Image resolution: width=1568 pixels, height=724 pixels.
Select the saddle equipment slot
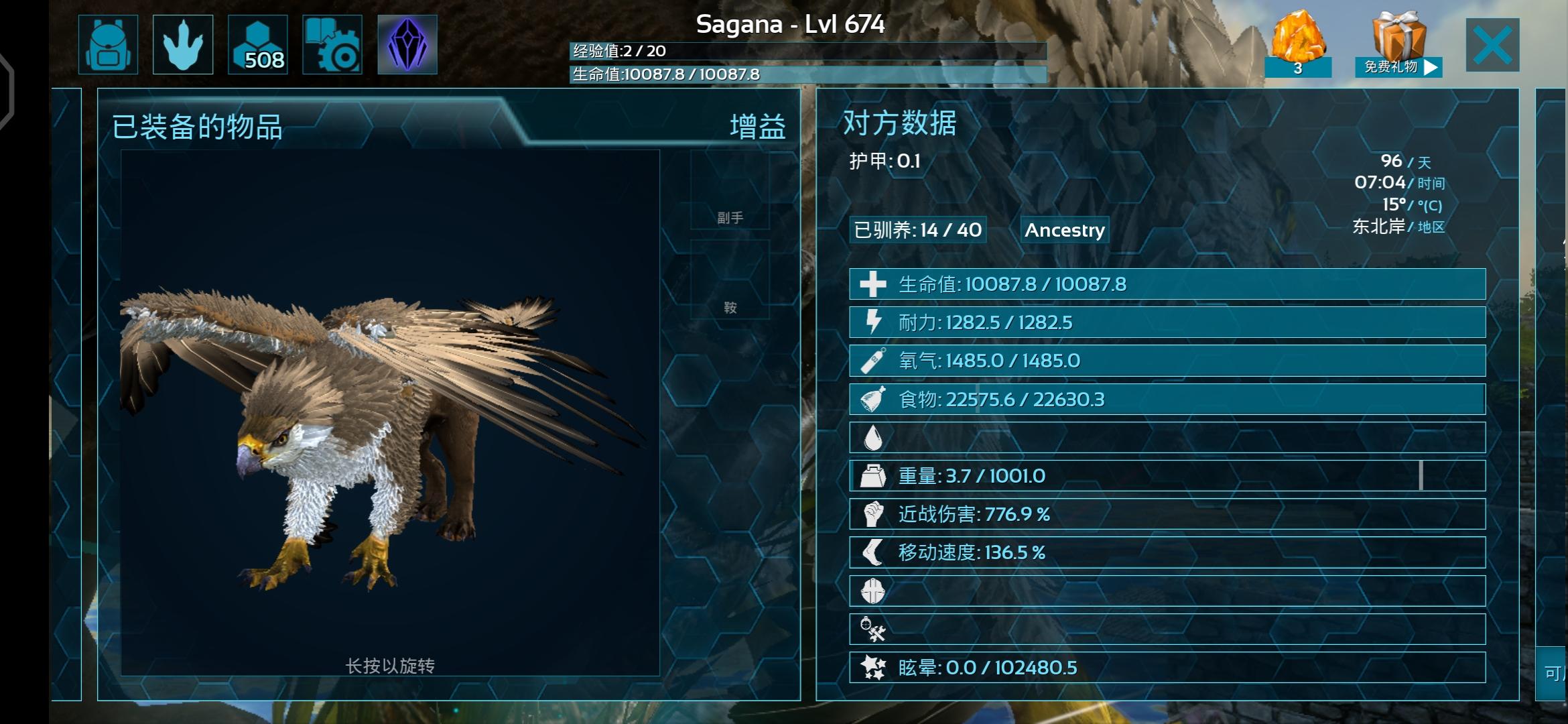click(x=730, y=280)
